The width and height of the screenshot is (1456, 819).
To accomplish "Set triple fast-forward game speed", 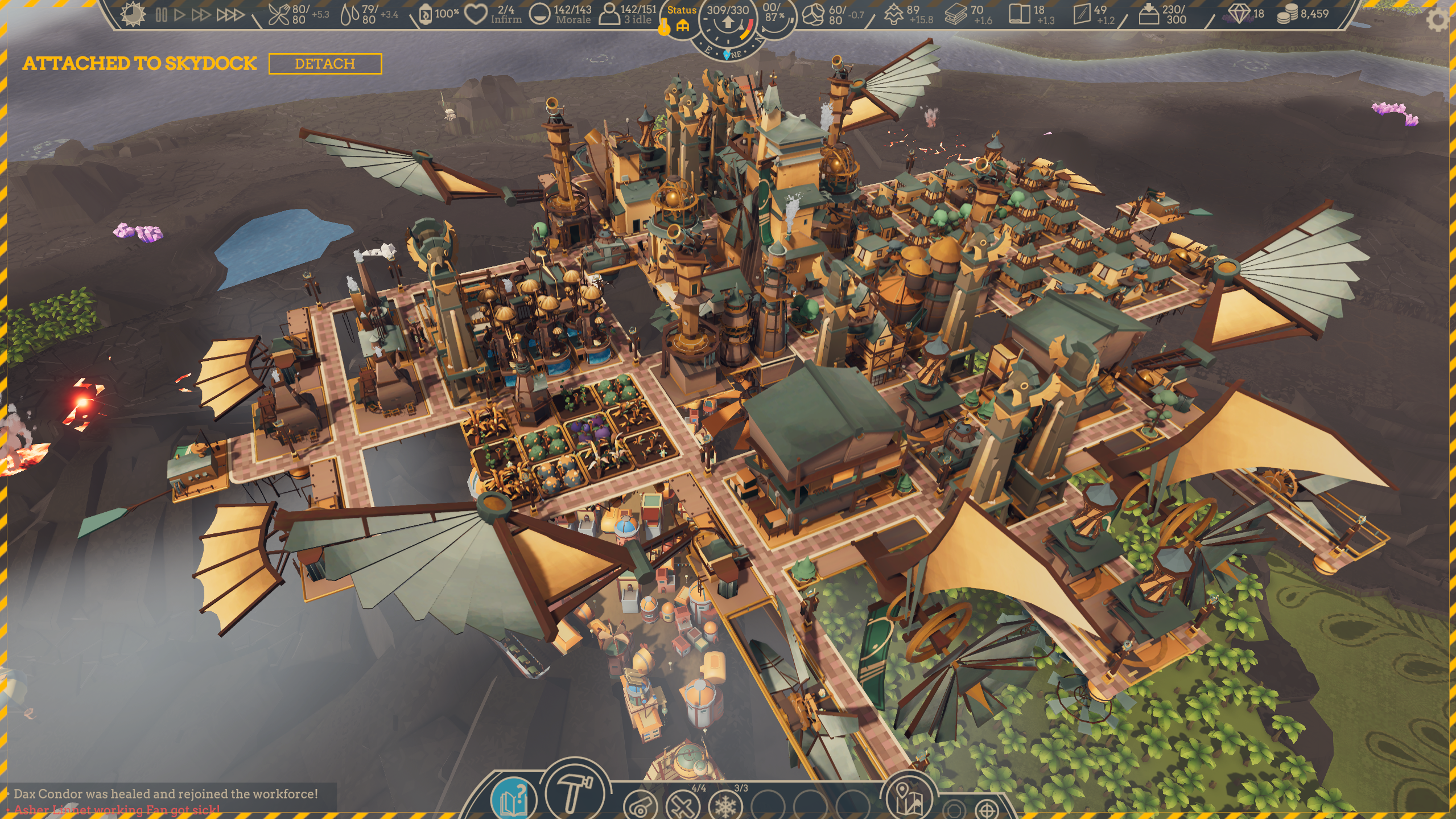I will coord(230,15).
